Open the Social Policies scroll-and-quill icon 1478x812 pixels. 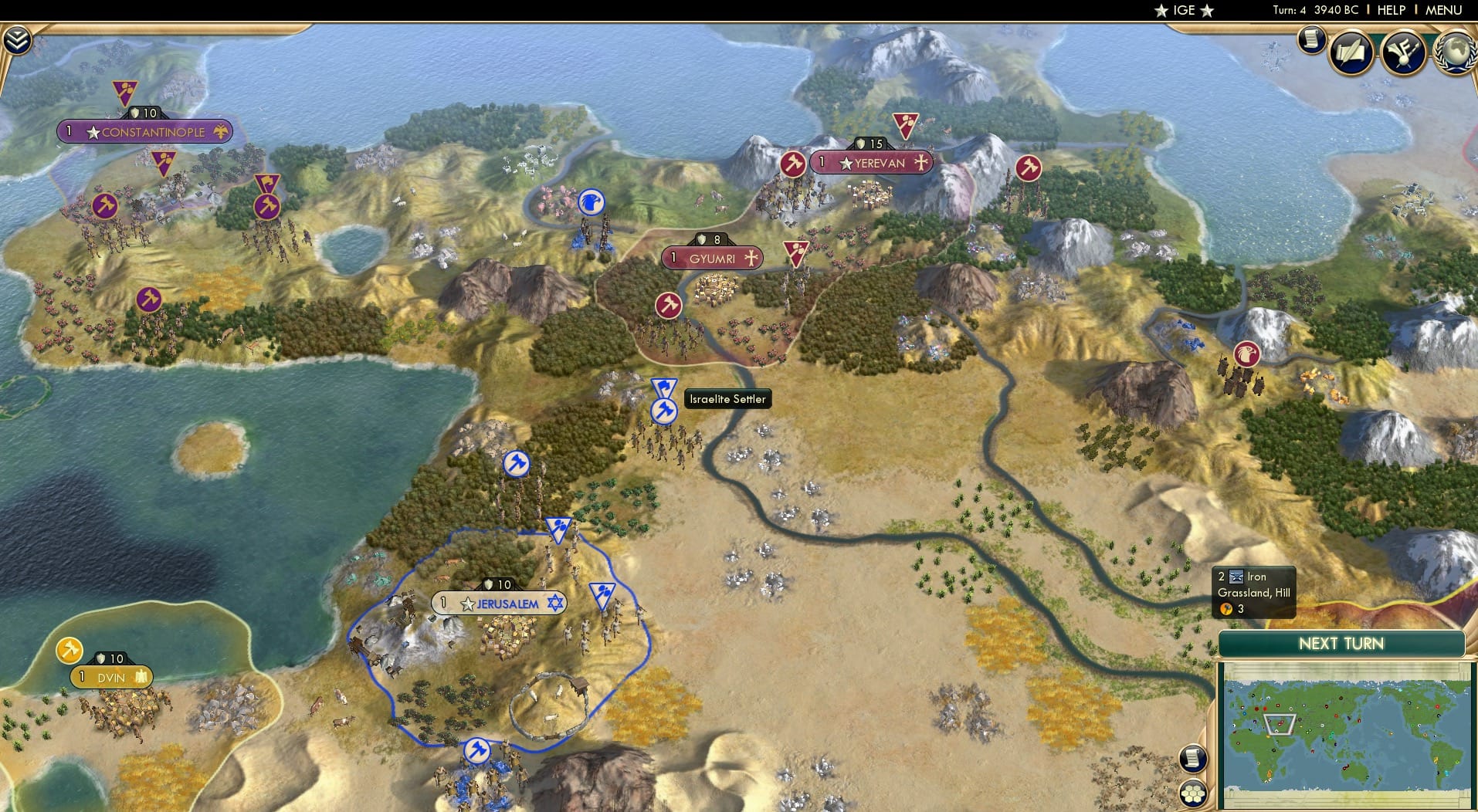coord(1350,52)
